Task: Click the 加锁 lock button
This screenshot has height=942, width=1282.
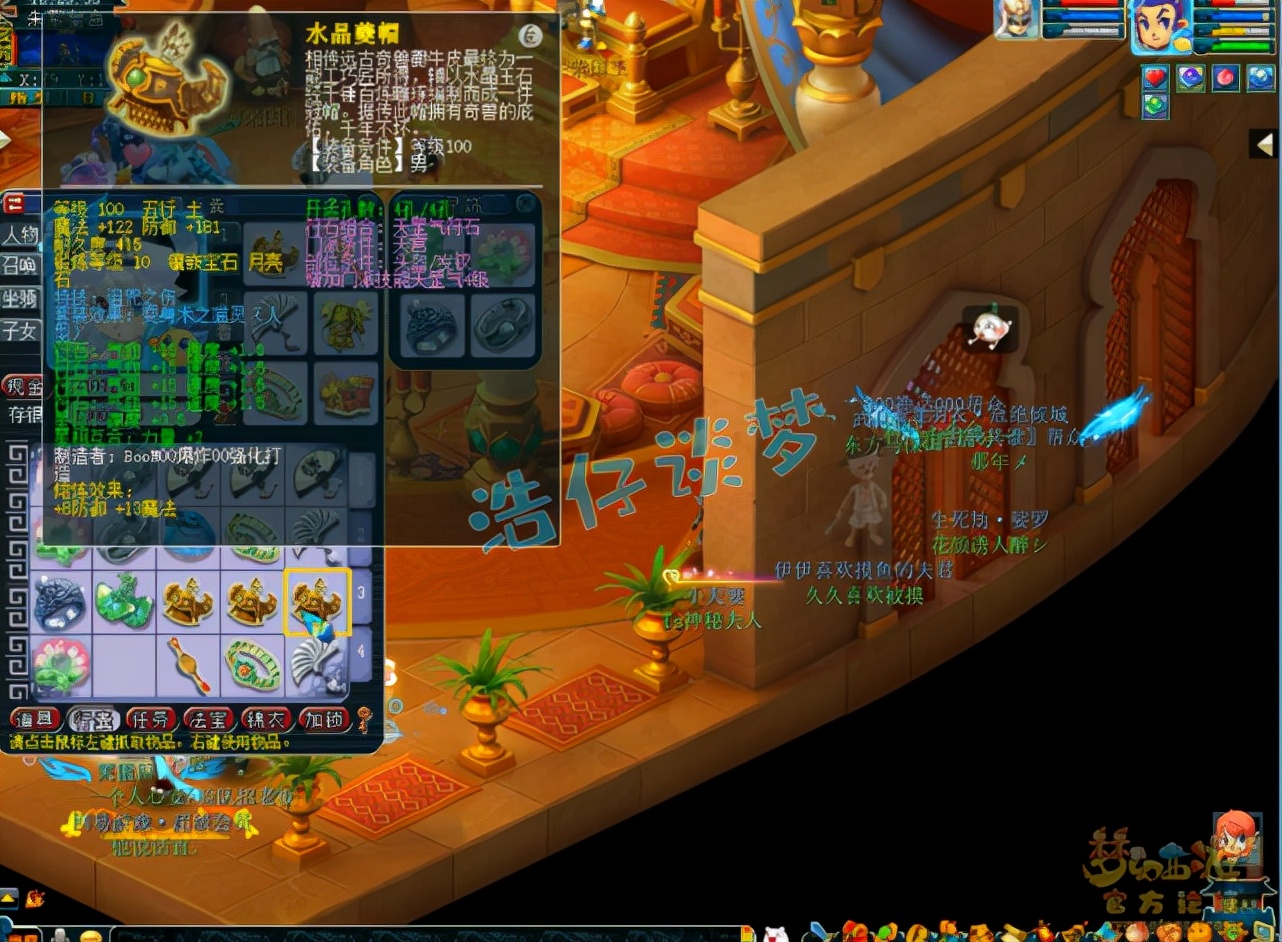Action: [324, 719]
